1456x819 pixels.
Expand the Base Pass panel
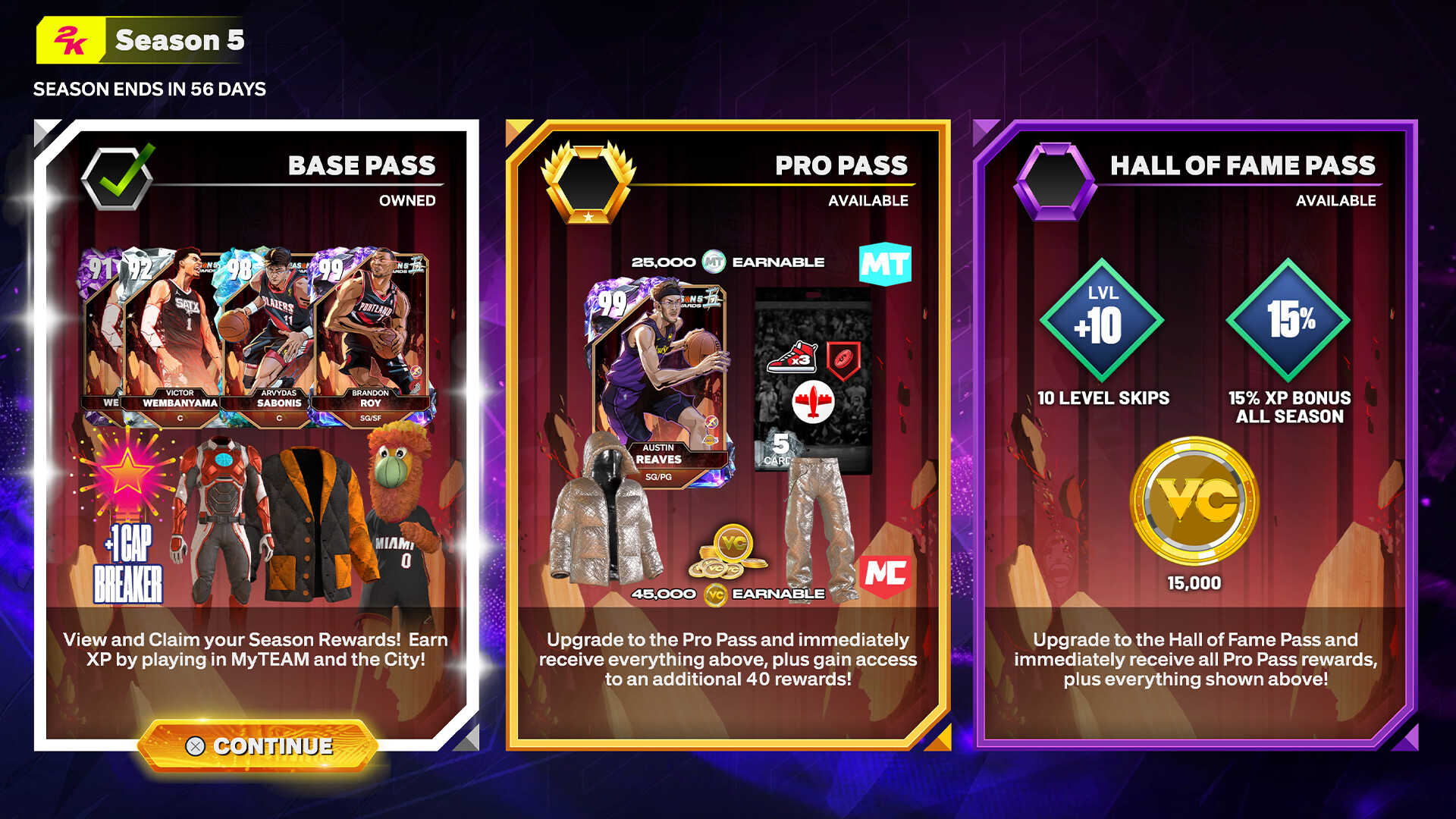click(x=258, y=425)
